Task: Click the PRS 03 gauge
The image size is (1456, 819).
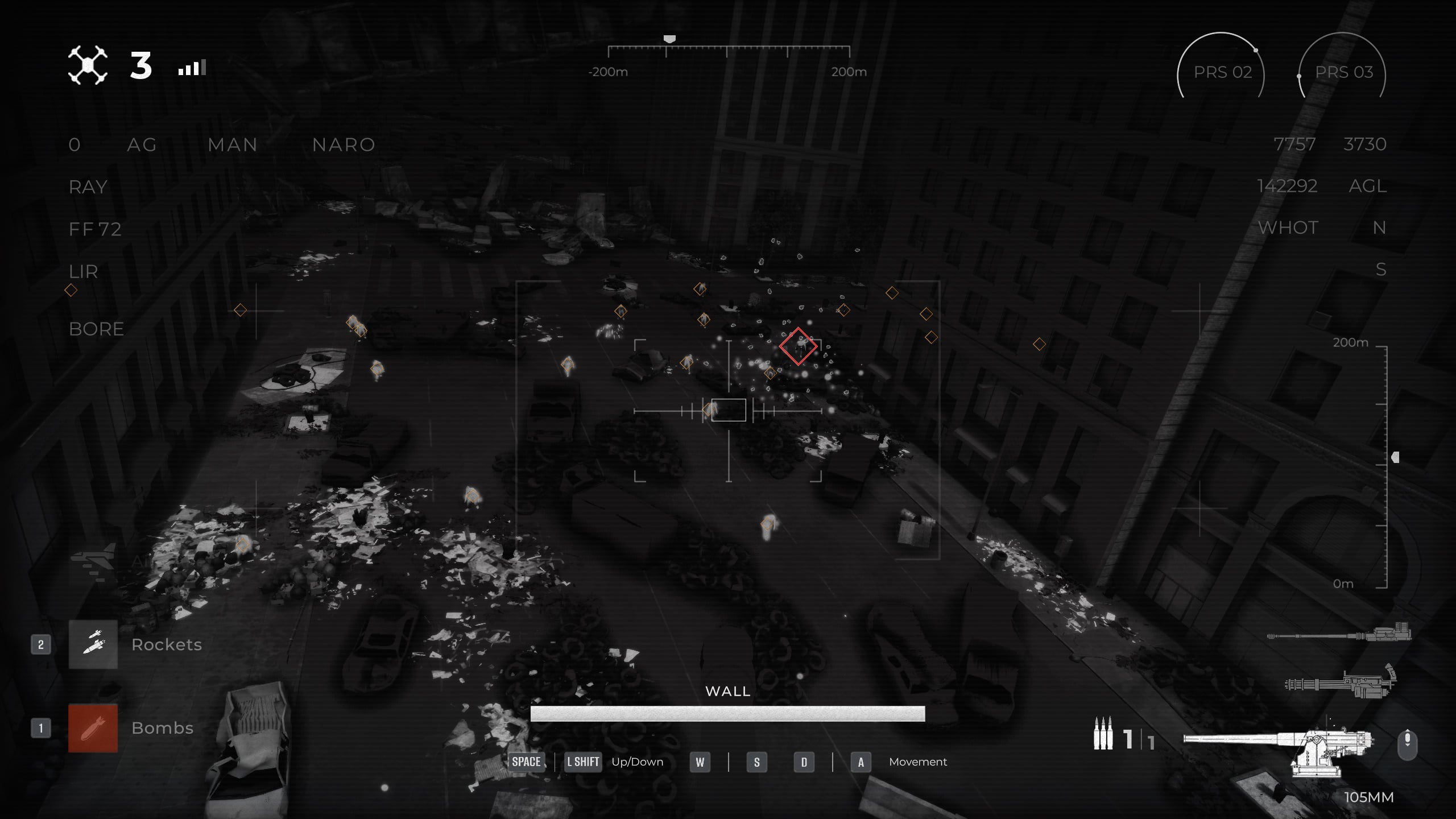Action: click(1343, 72)
